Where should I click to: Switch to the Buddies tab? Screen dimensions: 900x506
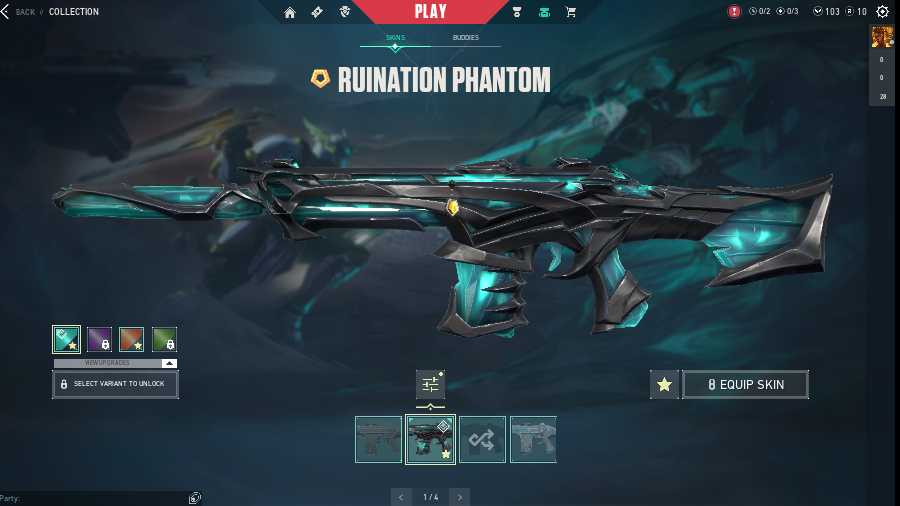465,38
